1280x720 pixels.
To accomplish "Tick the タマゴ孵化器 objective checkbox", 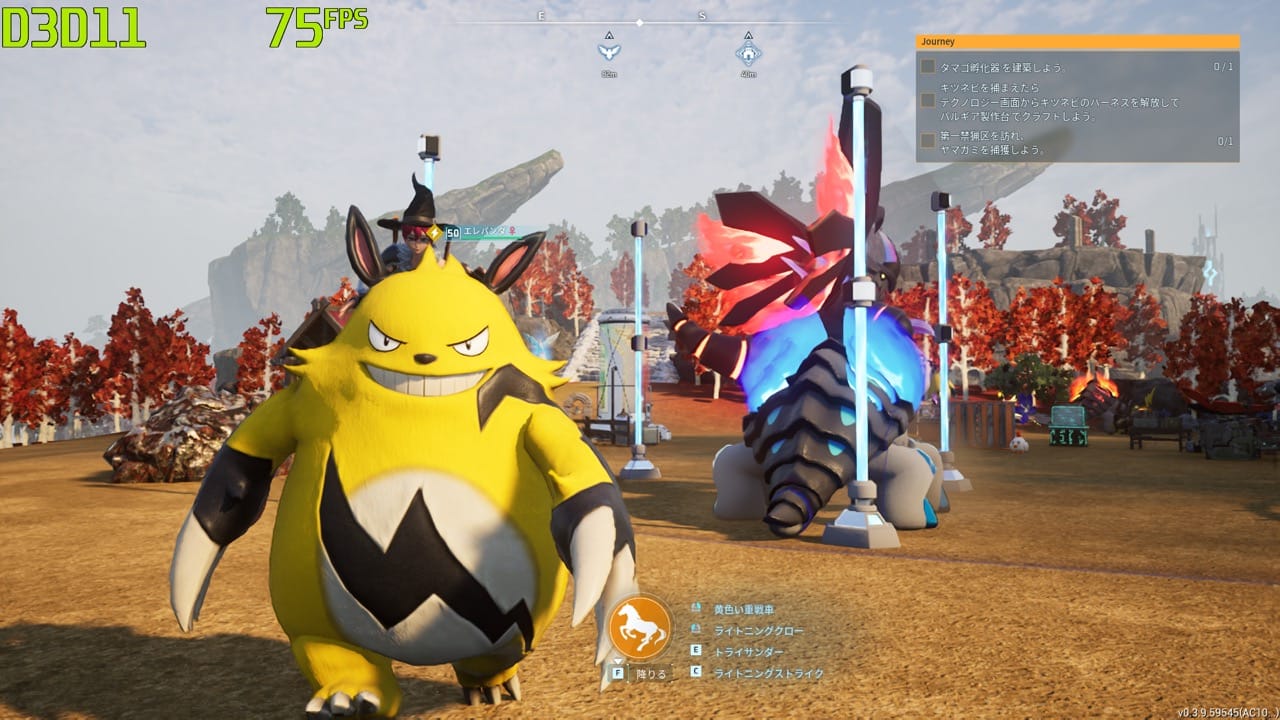I will tap(928, 67).
